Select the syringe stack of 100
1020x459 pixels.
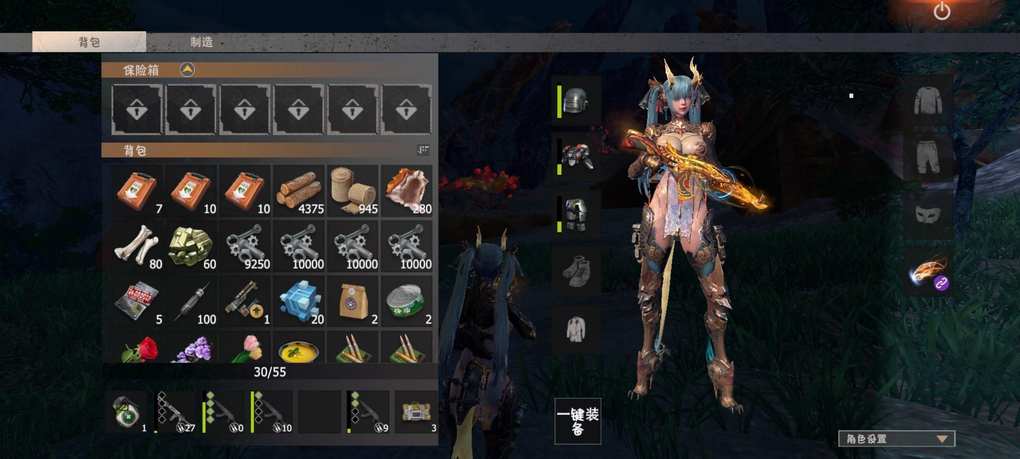pos(190,300)
